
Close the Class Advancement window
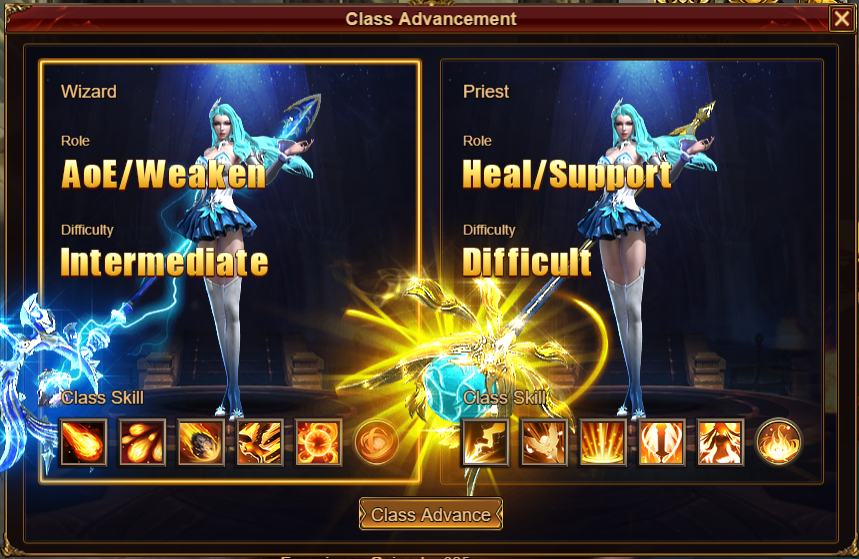(842, 20)
